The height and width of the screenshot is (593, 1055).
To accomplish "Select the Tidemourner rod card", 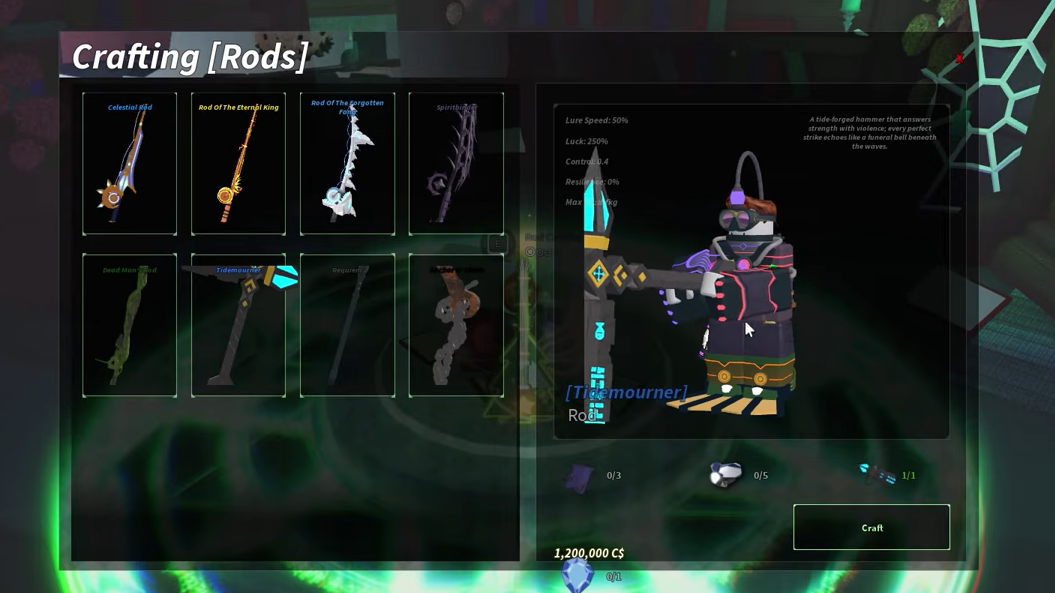I will pyautogui.click(x=238, y=325).
